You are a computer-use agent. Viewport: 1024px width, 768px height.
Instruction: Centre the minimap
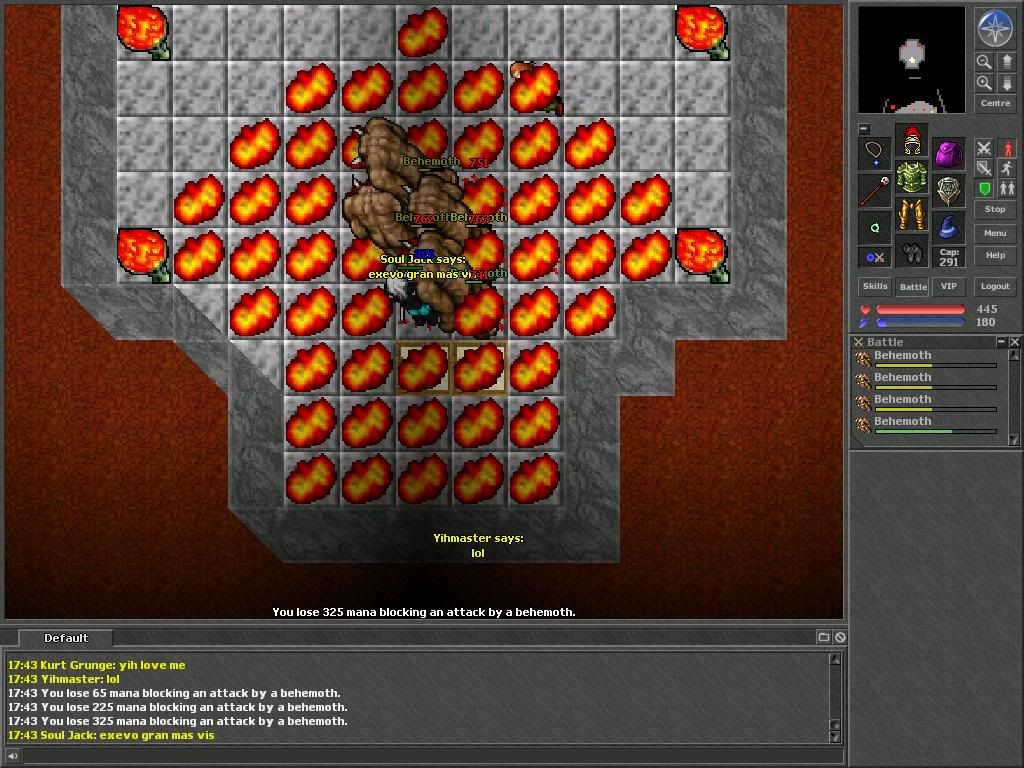coord(994,103)
